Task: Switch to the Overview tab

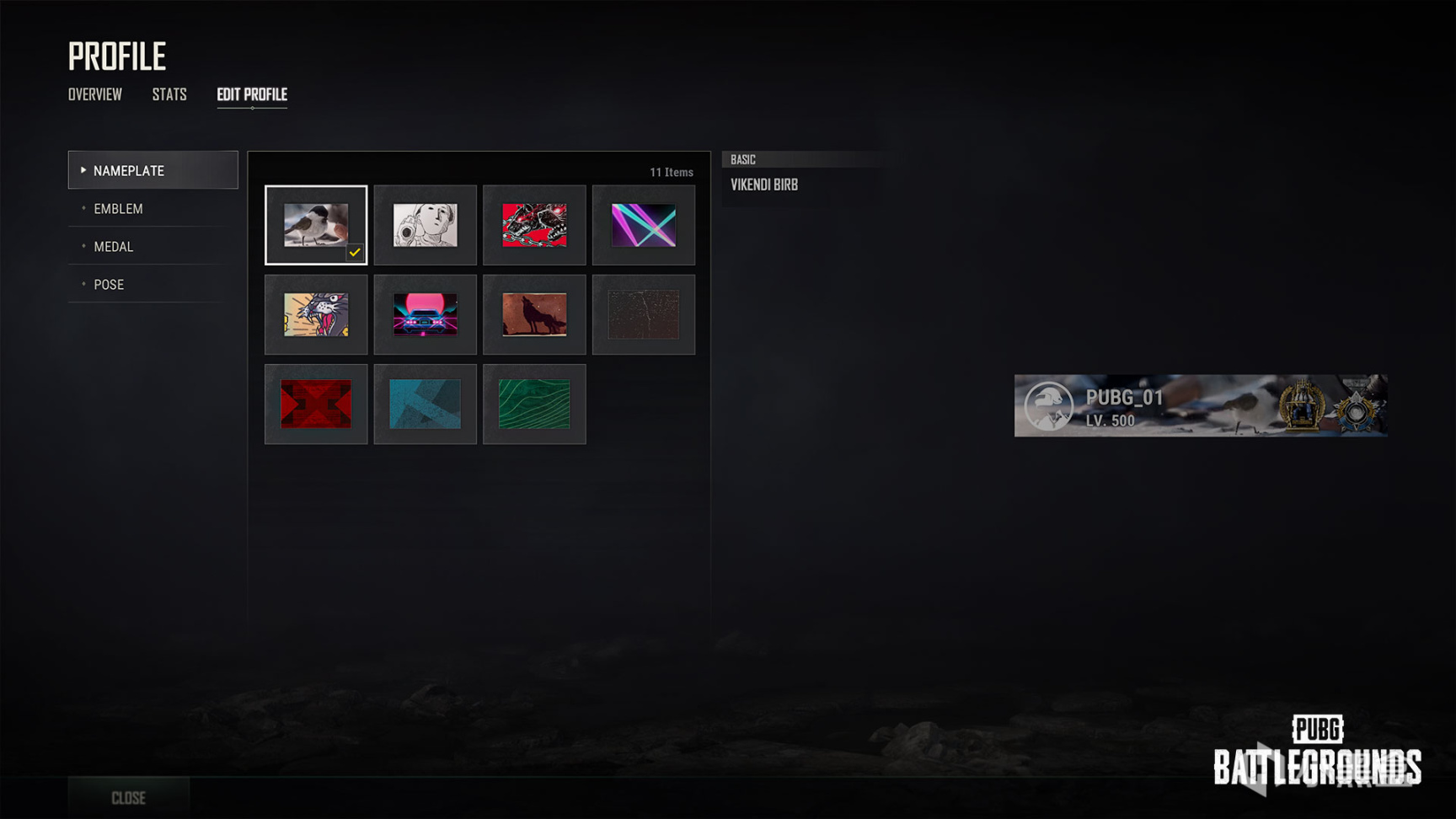Action: click(x=95, y=94)
